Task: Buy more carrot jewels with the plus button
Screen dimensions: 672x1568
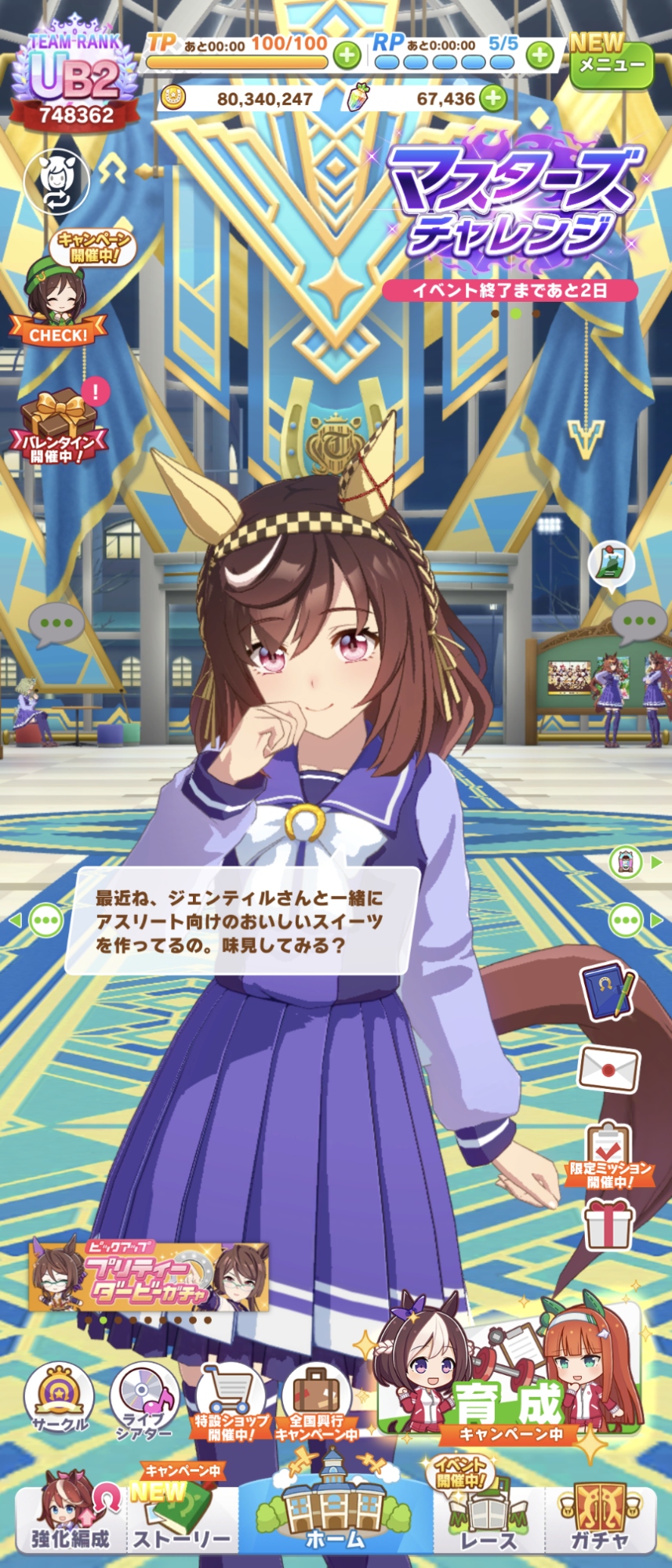Action: (x=493, y=98)
